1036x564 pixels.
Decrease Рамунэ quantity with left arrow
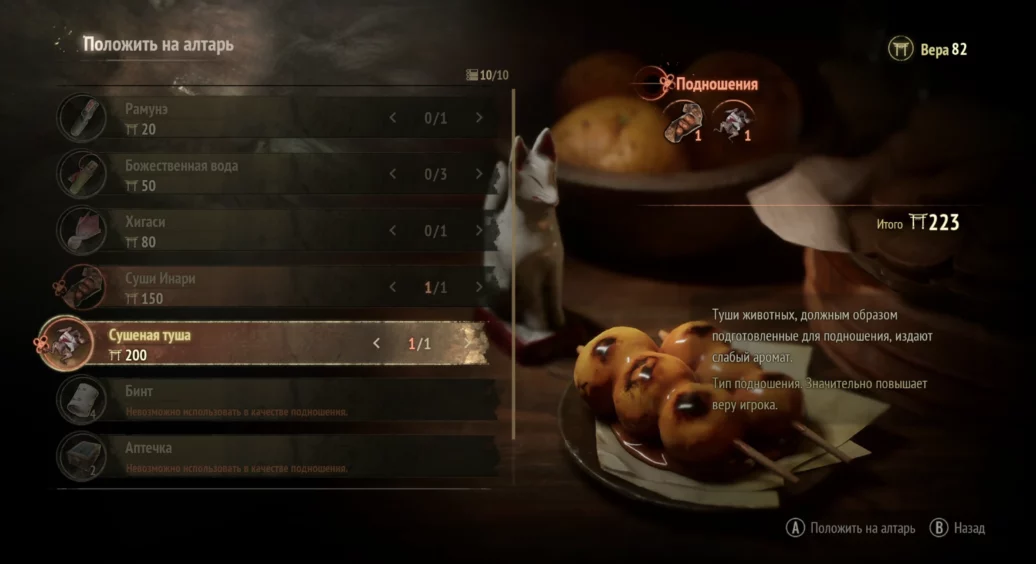(392, 118)
